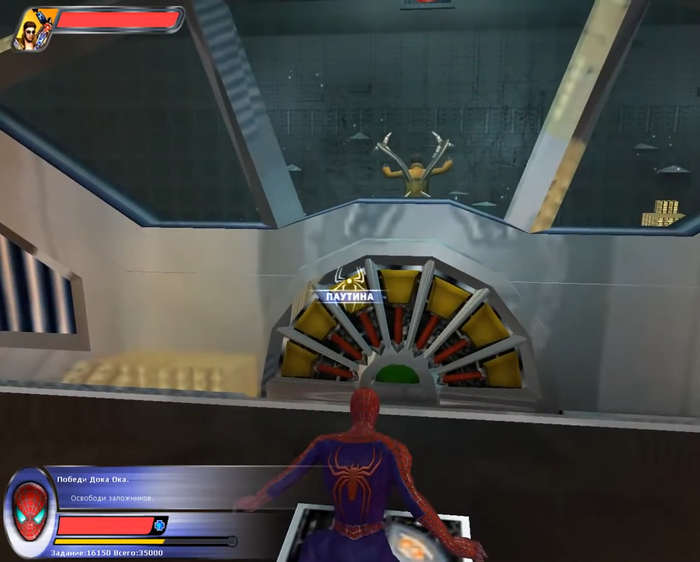Click the Doc Ock boss portrait
The width and height of the screenshot is (700, 562).
(x=35, y=26)
